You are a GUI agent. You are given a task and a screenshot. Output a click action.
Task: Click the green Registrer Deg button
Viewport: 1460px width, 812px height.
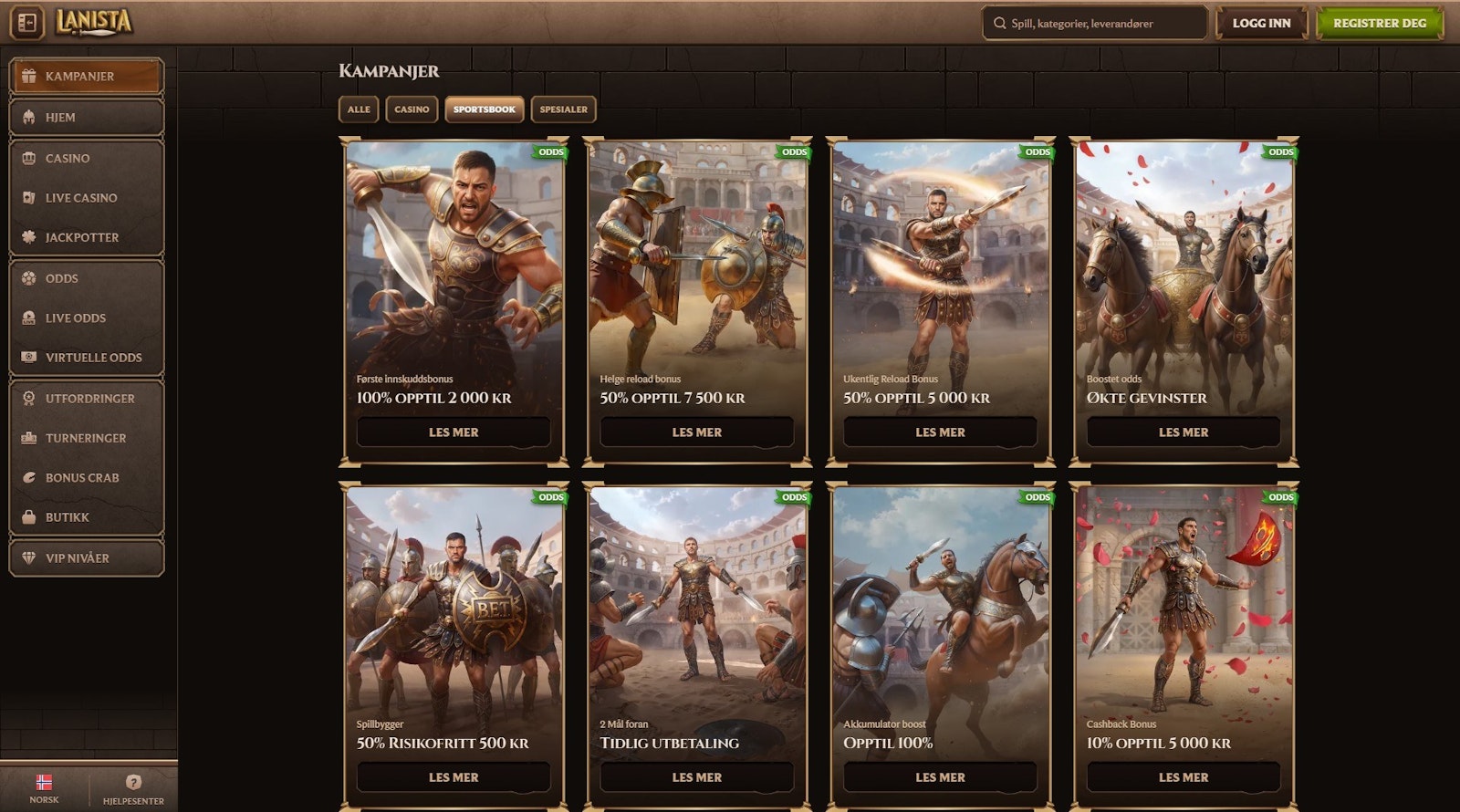1379,24
